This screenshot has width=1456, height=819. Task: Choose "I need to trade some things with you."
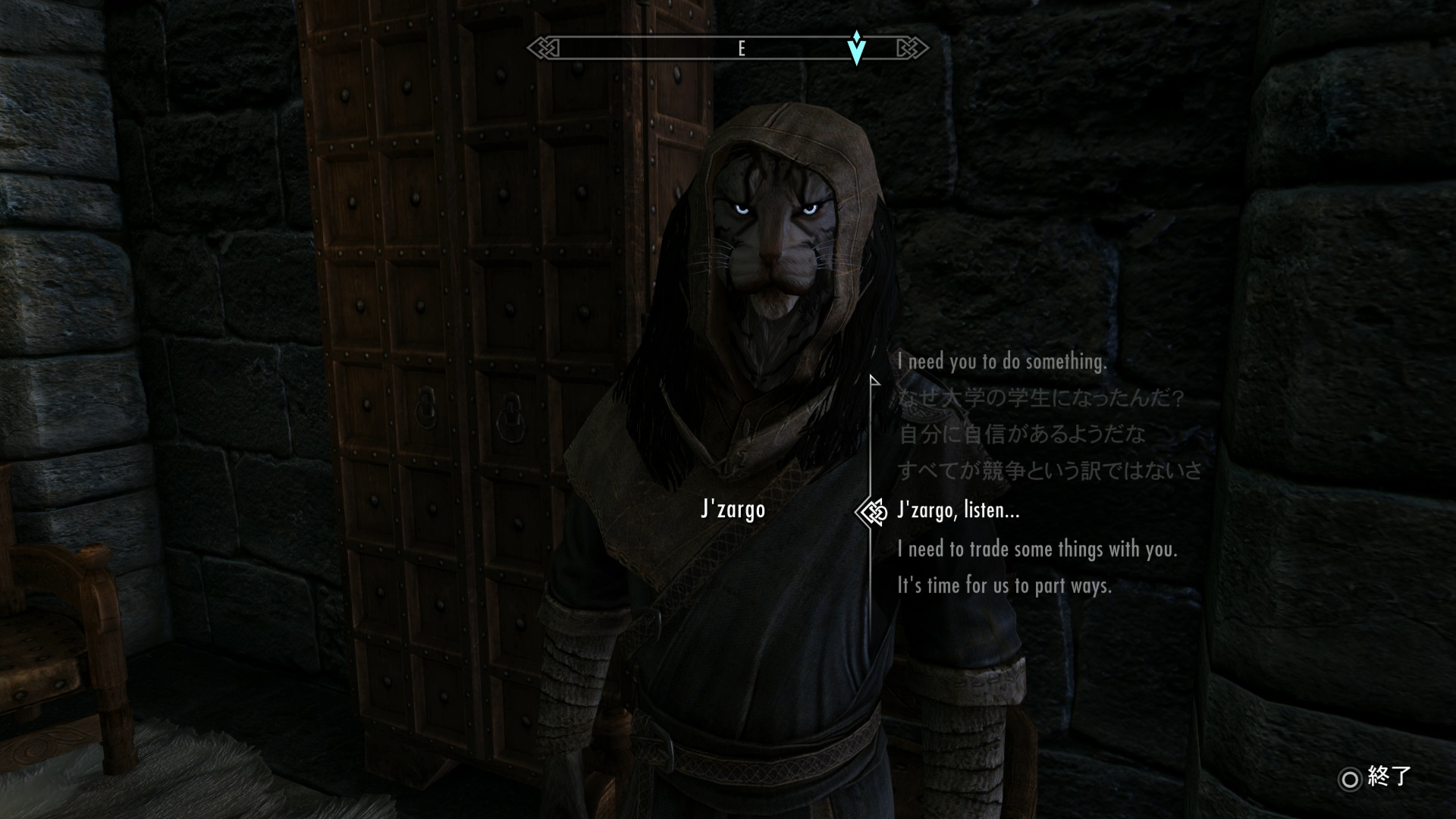coord(1037,548)
